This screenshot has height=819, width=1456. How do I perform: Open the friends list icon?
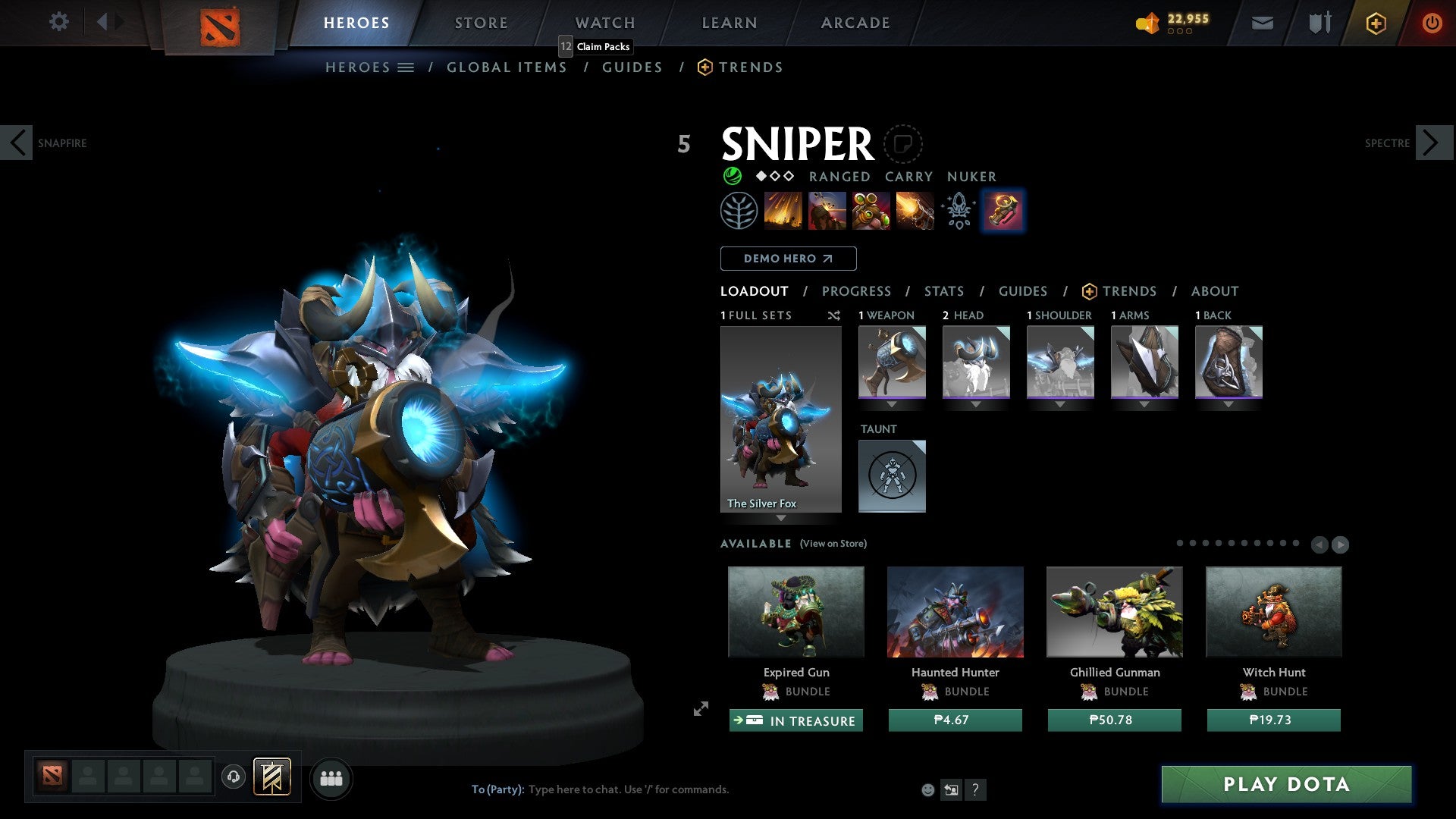[331, 777]
